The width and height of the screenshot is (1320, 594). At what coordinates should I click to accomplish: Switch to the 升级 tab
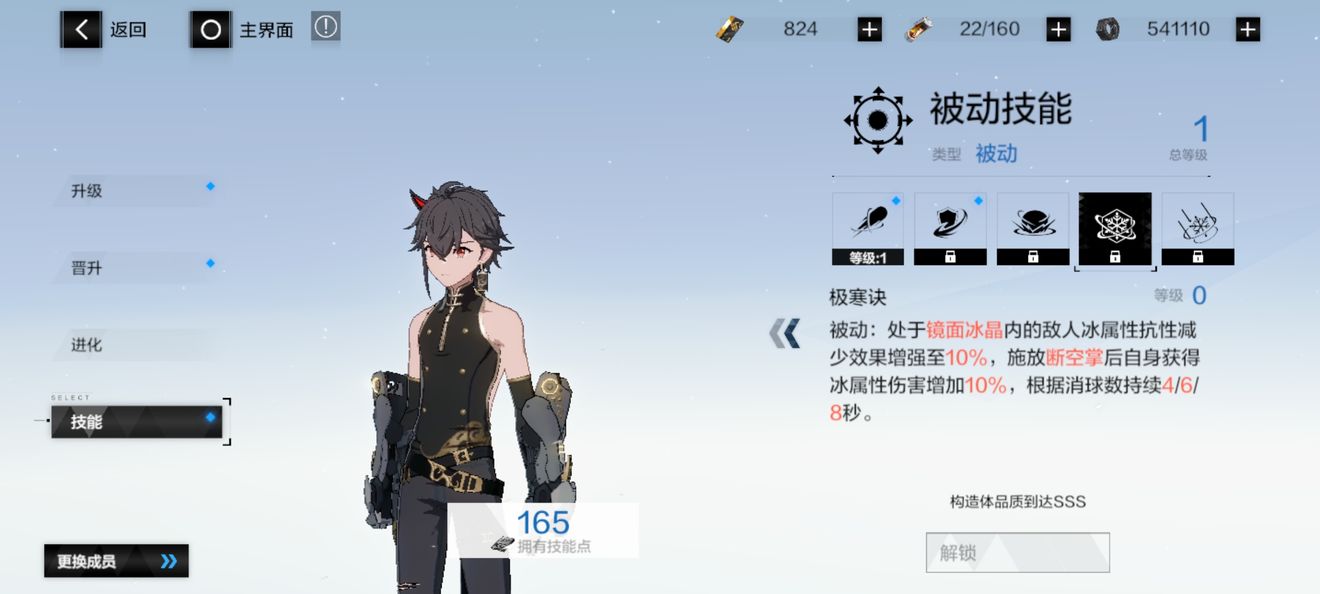135,191
